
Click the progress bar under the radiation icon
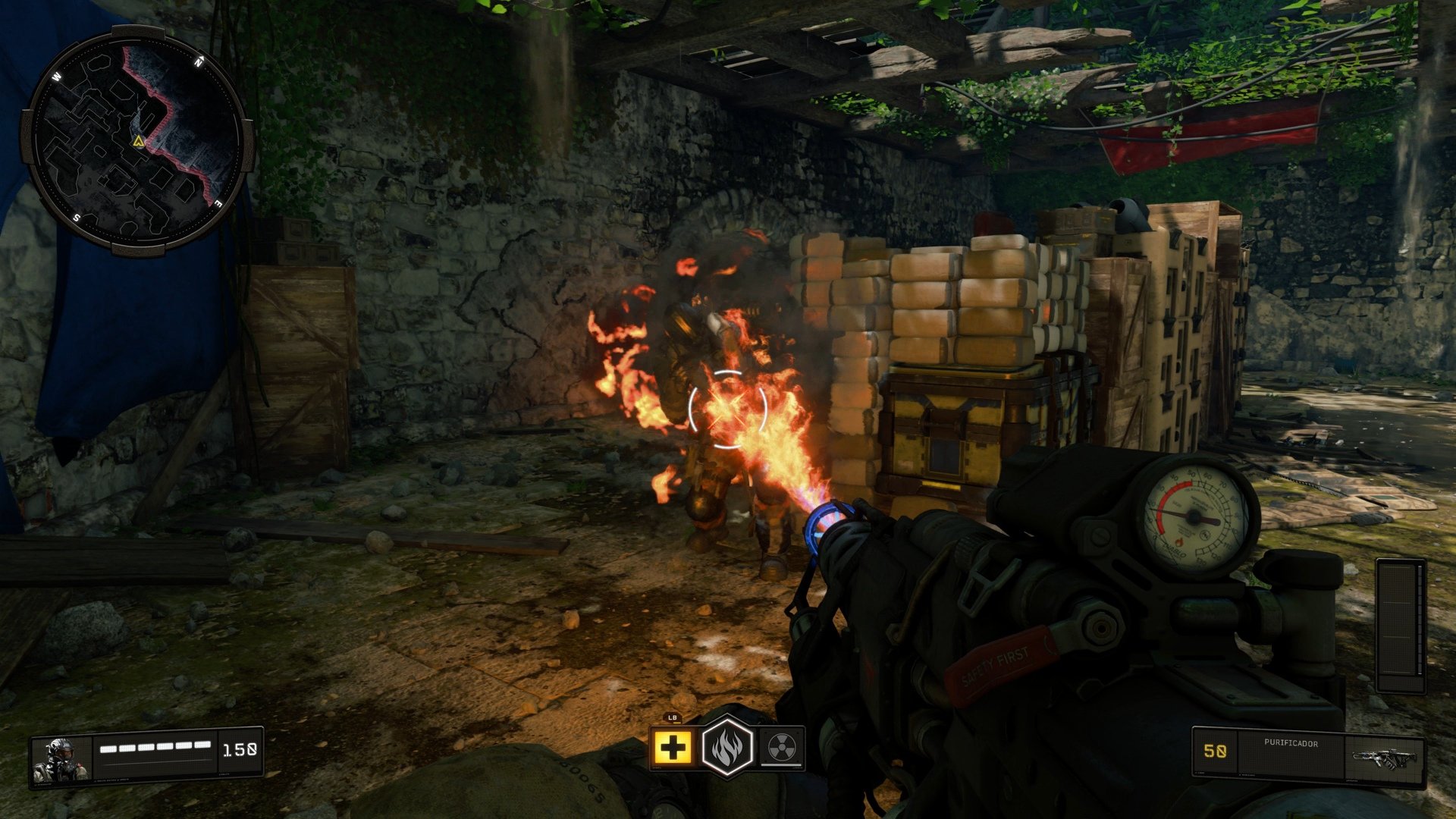[783, 764]
